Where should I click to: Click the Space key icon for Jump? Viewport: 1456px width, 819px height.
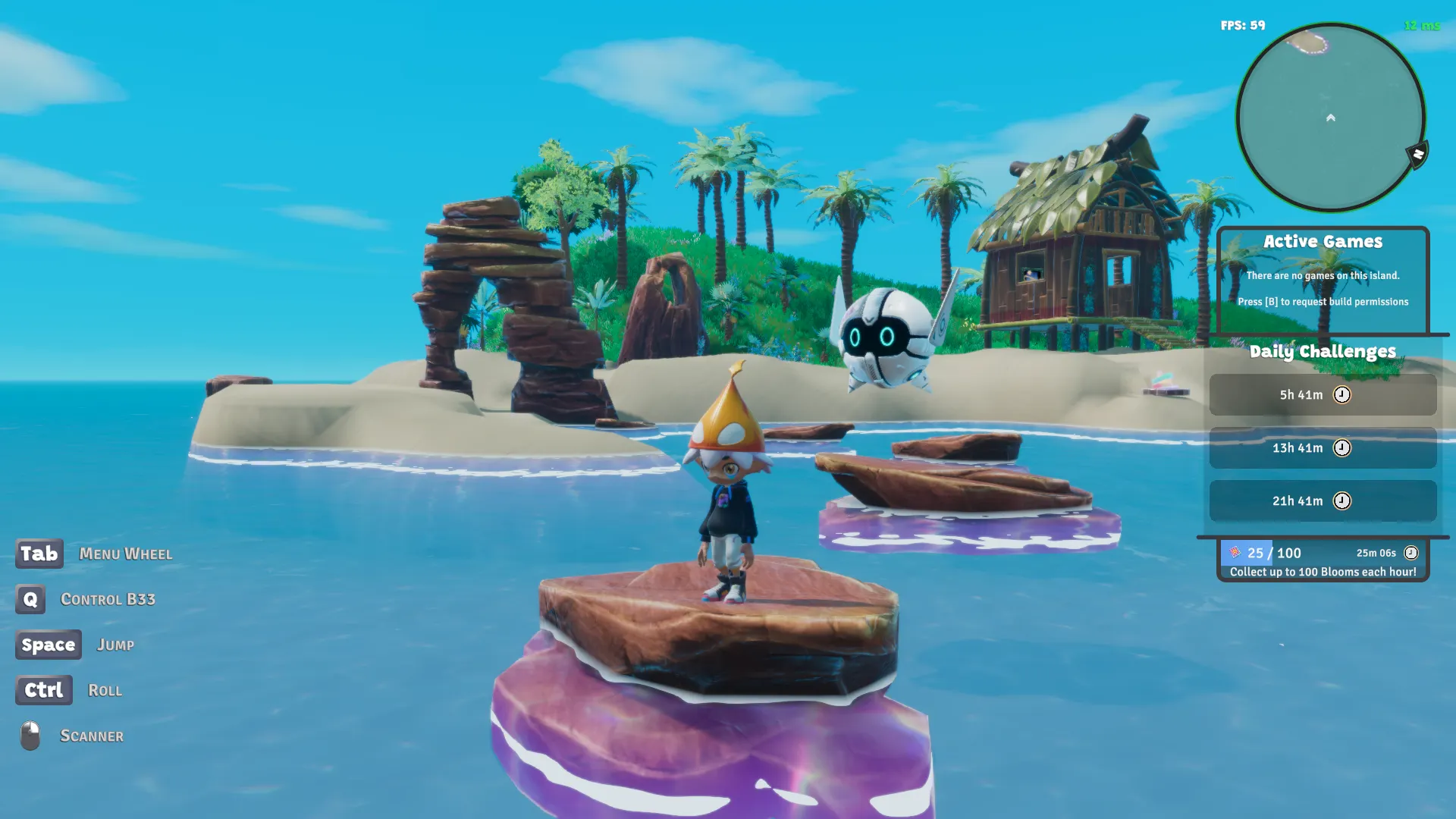pyautogui.click(x=48, y=645)
